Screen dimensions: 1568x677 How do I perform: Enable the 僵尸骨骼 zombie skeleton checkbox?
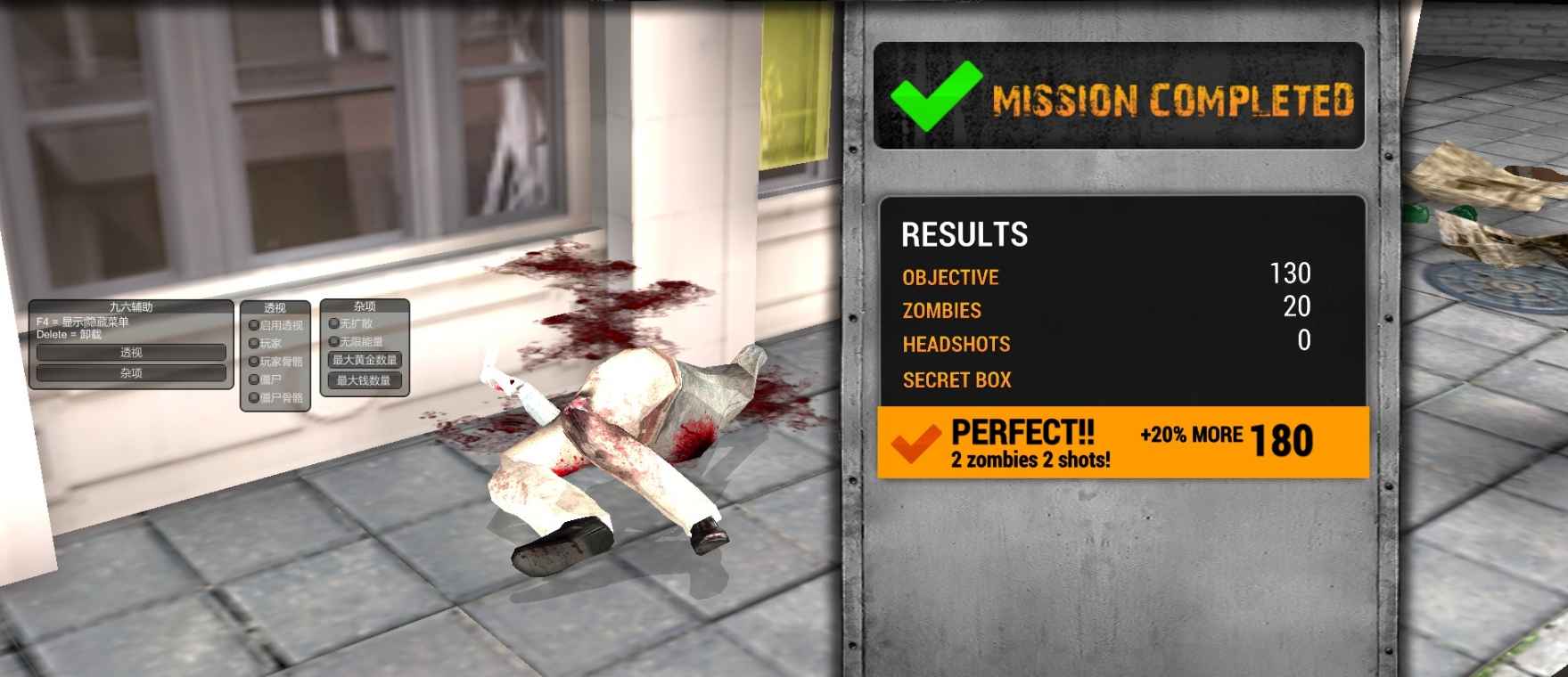pos(253,397)
